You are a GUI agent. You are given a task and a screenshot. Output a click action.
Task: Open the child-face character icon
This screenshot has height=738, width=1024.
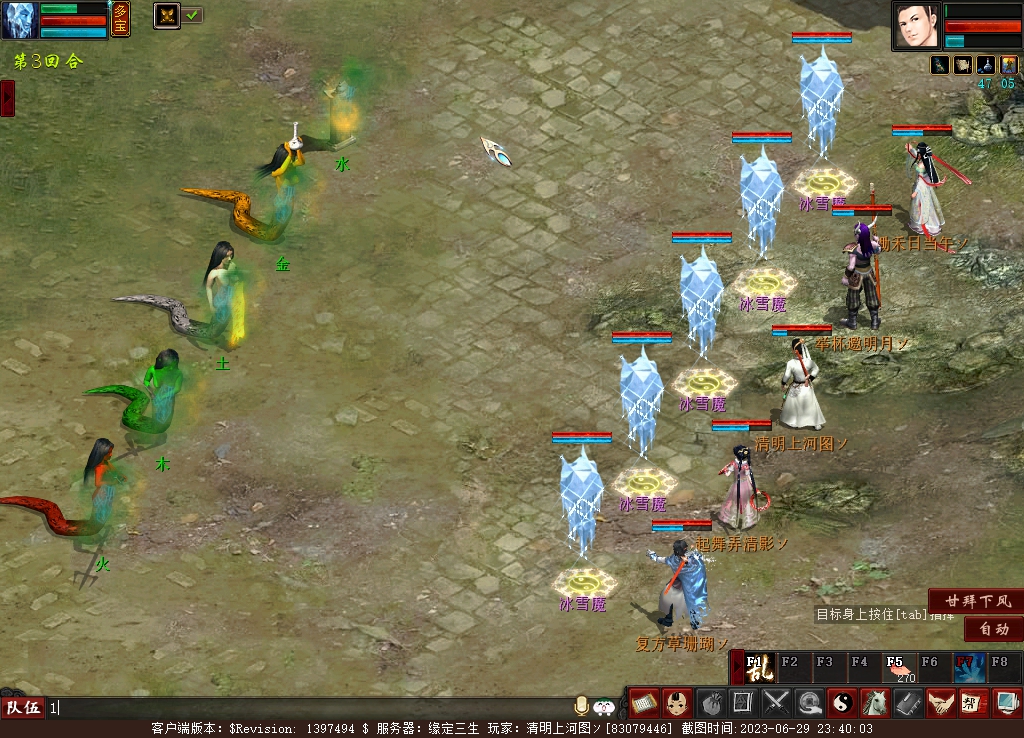tap(677, 703)
